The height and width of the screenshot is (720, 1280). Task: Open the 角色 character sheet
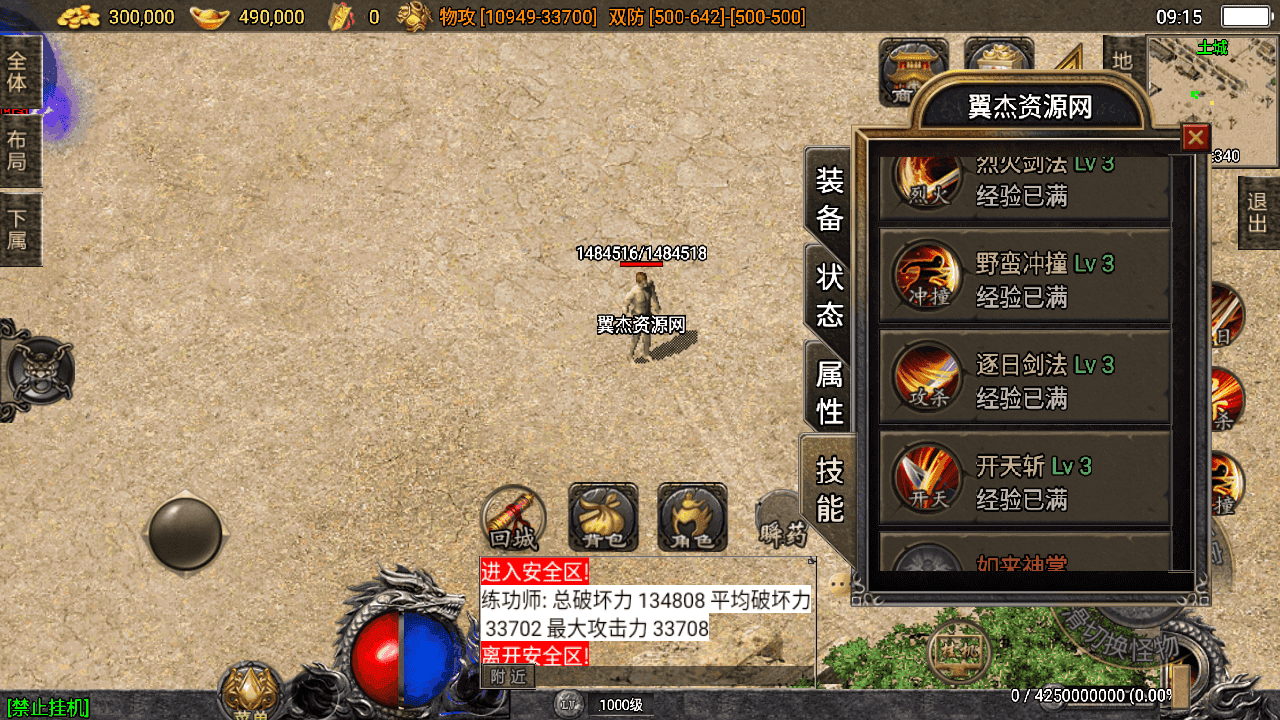pos(692,518)
